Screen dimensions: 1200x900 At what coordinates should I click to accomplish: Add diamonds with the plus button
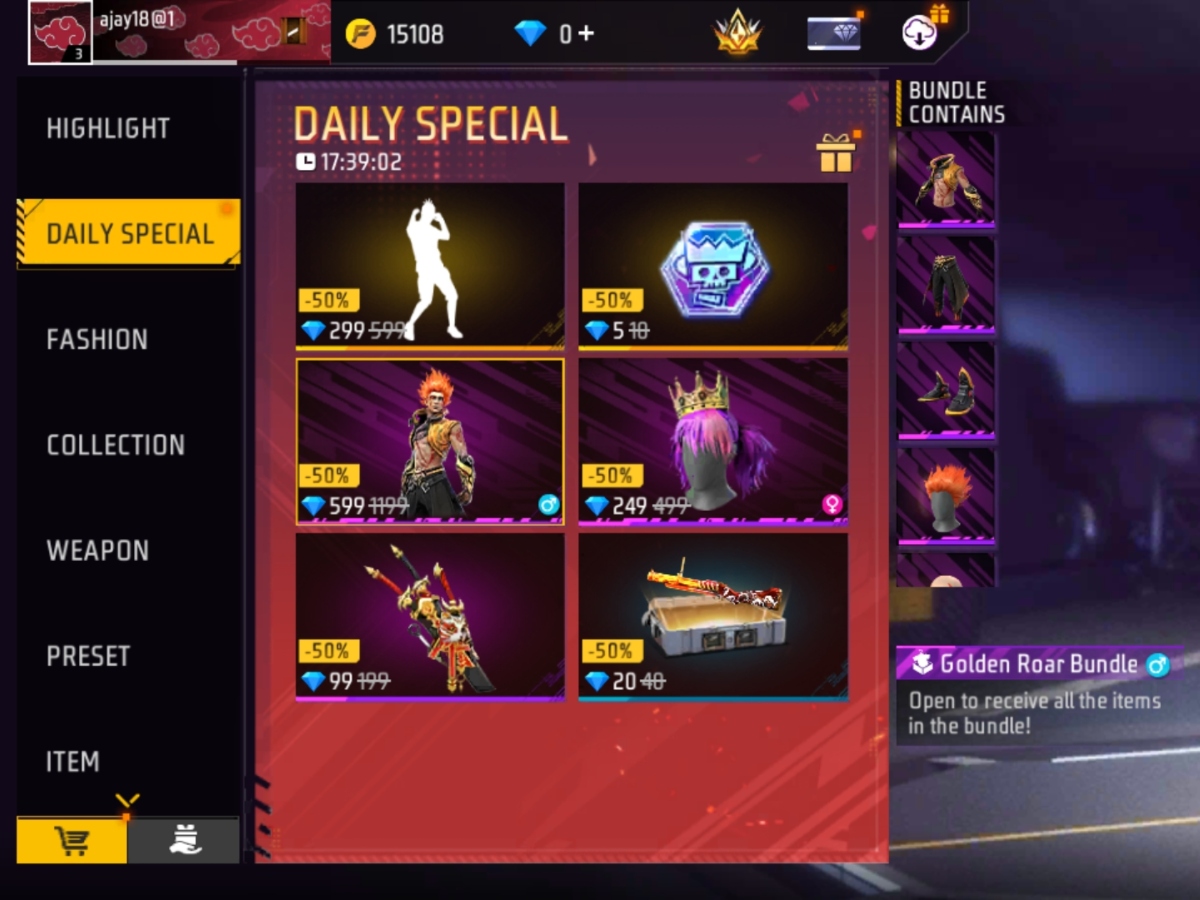coord(586,33)
